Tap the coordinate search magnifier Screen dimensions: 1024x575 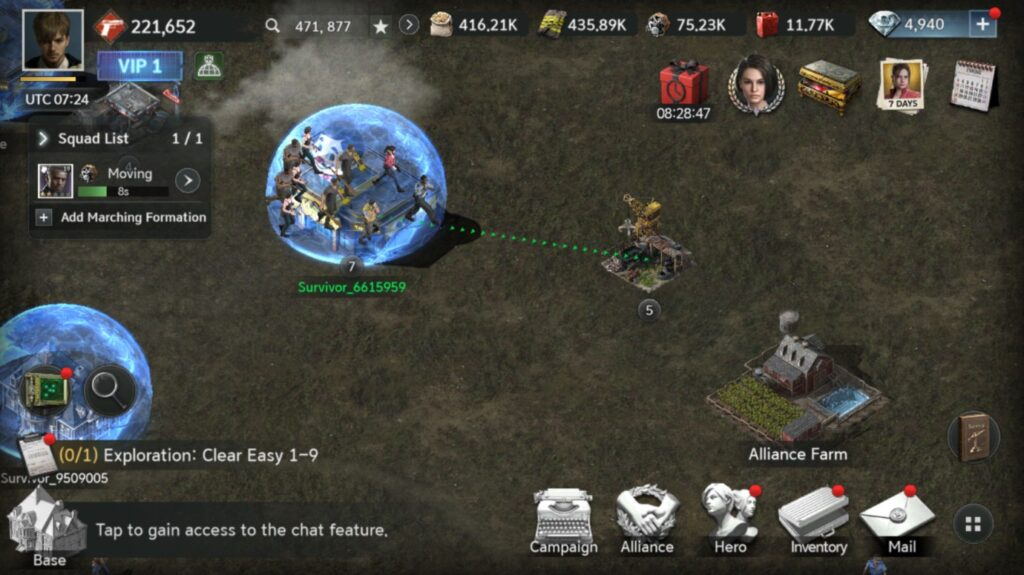click(272, 26)
